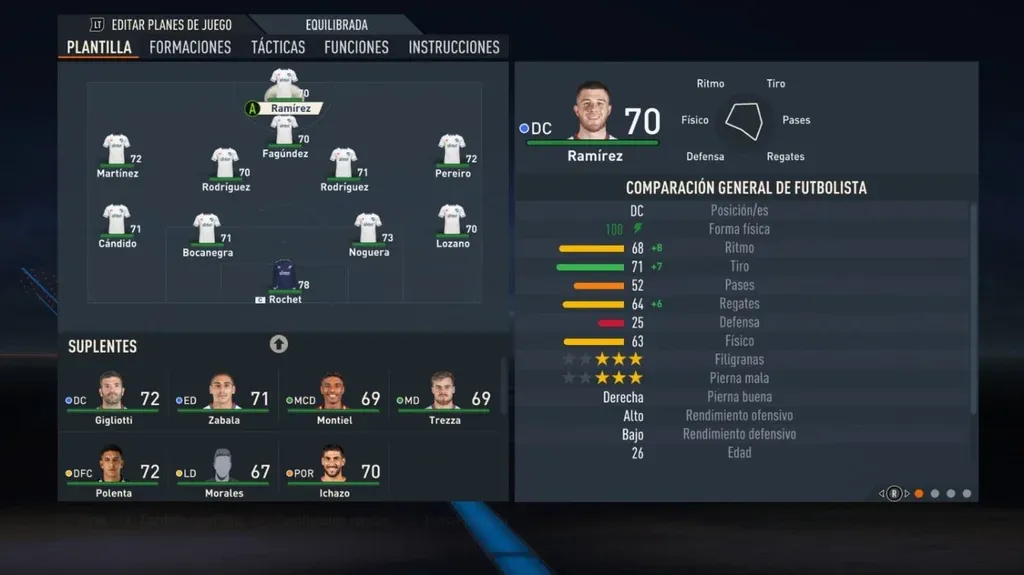Image resolution: width=1024 pixels, height=575 pixels.
Task: Open the Tácticas tab
Action: click(278, 47)
